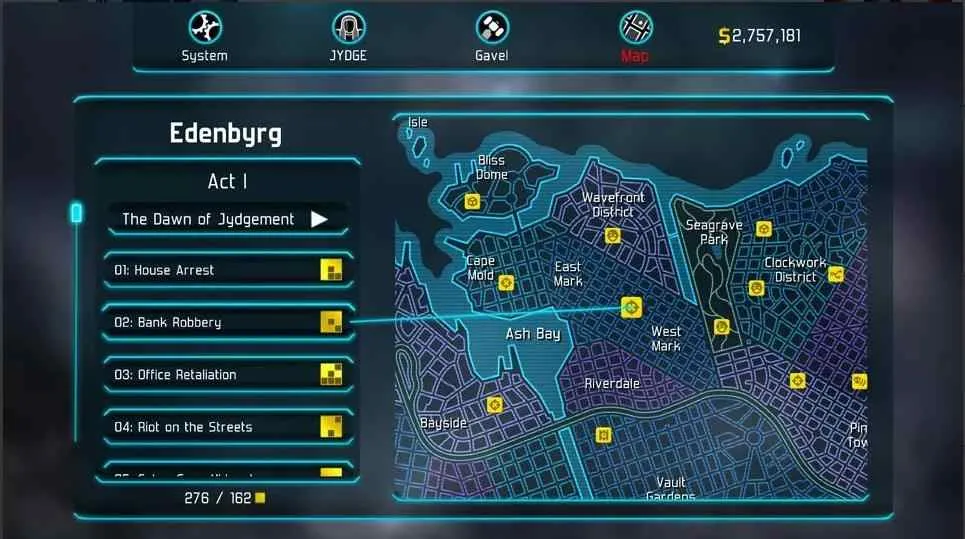The image size is (965, 539).
Task: Play The Dawn of Jydgement intro
Action: point(228,219)
